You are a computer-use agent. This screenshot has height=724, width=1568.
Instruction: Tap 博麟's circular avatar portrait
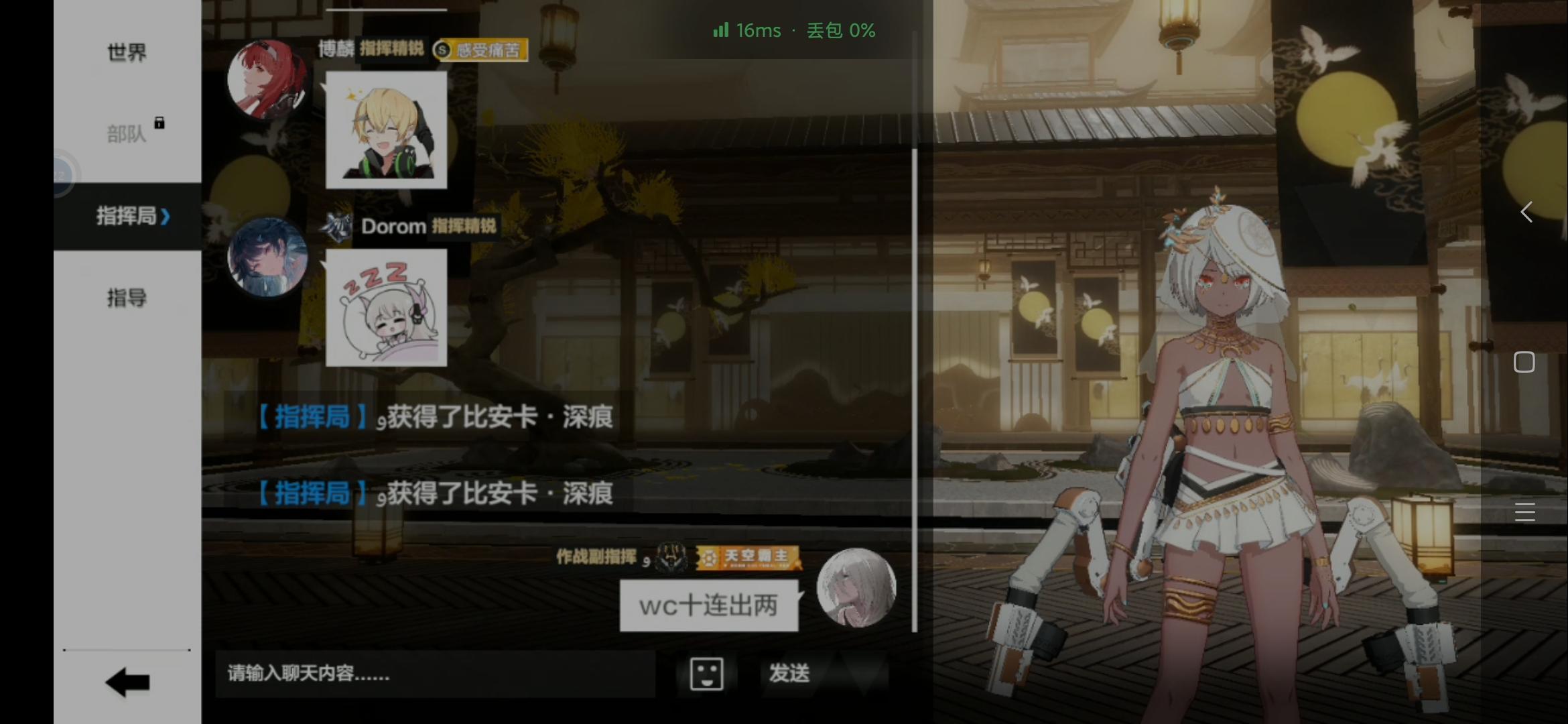click(267, 80)
